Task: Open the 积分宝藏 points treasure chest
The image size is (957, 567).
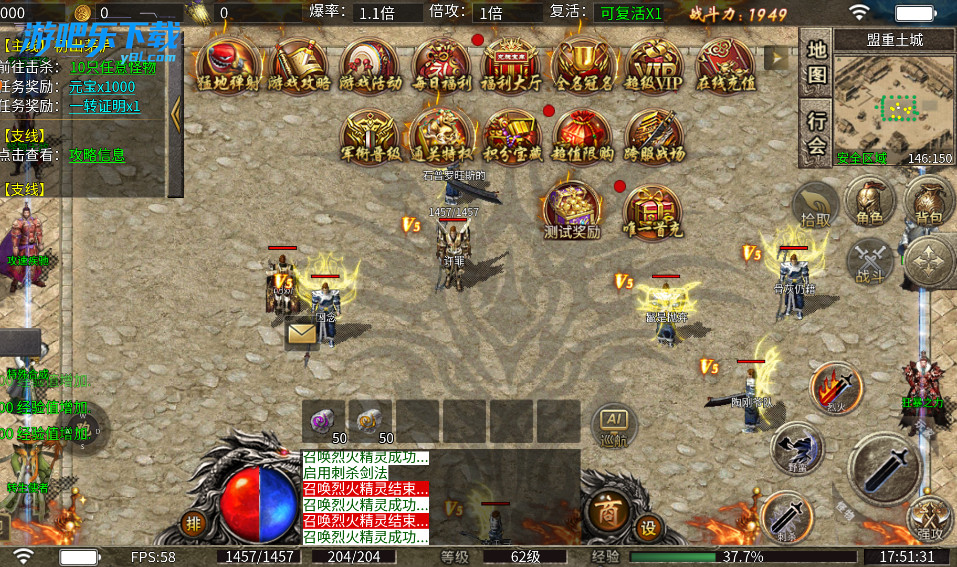Action: 512,136
